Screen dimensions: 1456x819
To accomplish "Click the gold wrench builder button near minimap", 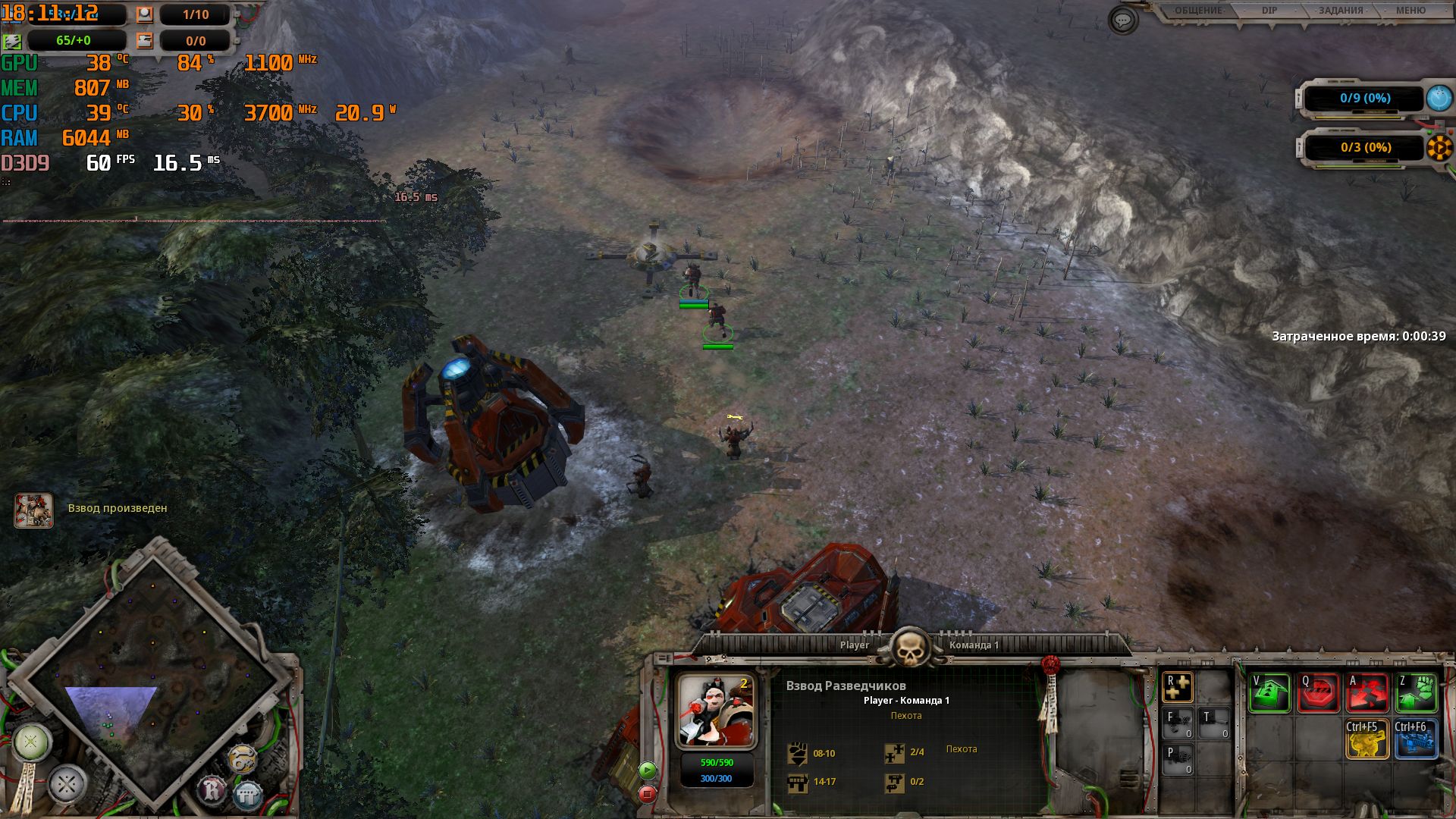I will [241, 759].
